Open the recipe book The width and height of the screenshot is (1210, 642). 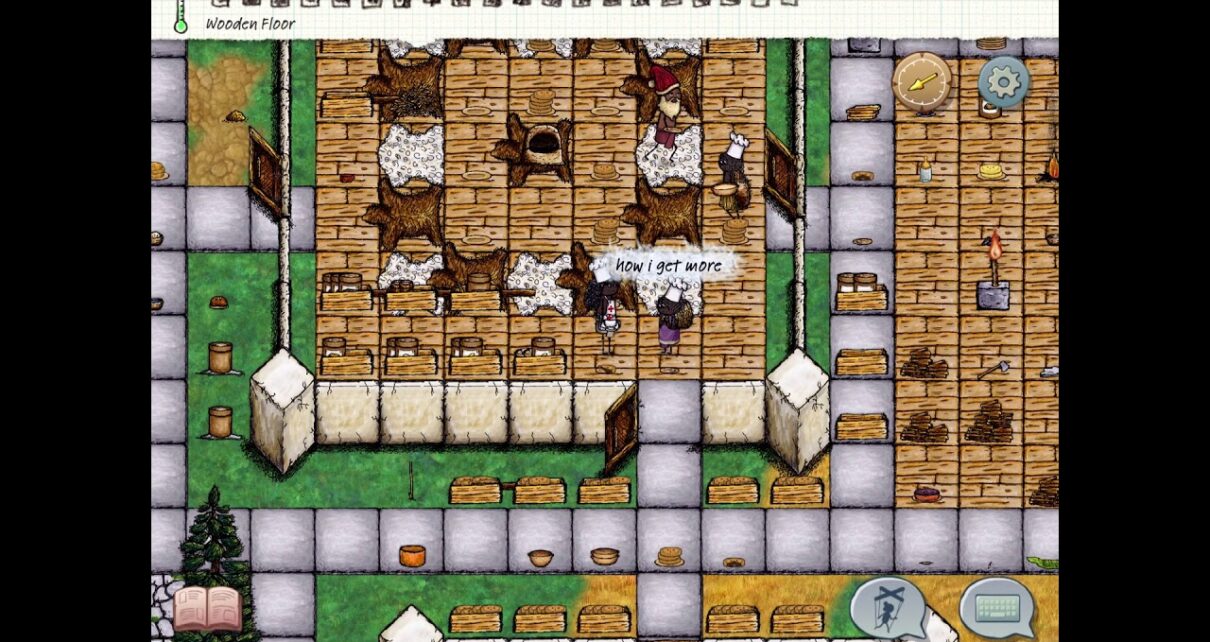[207, 607]
